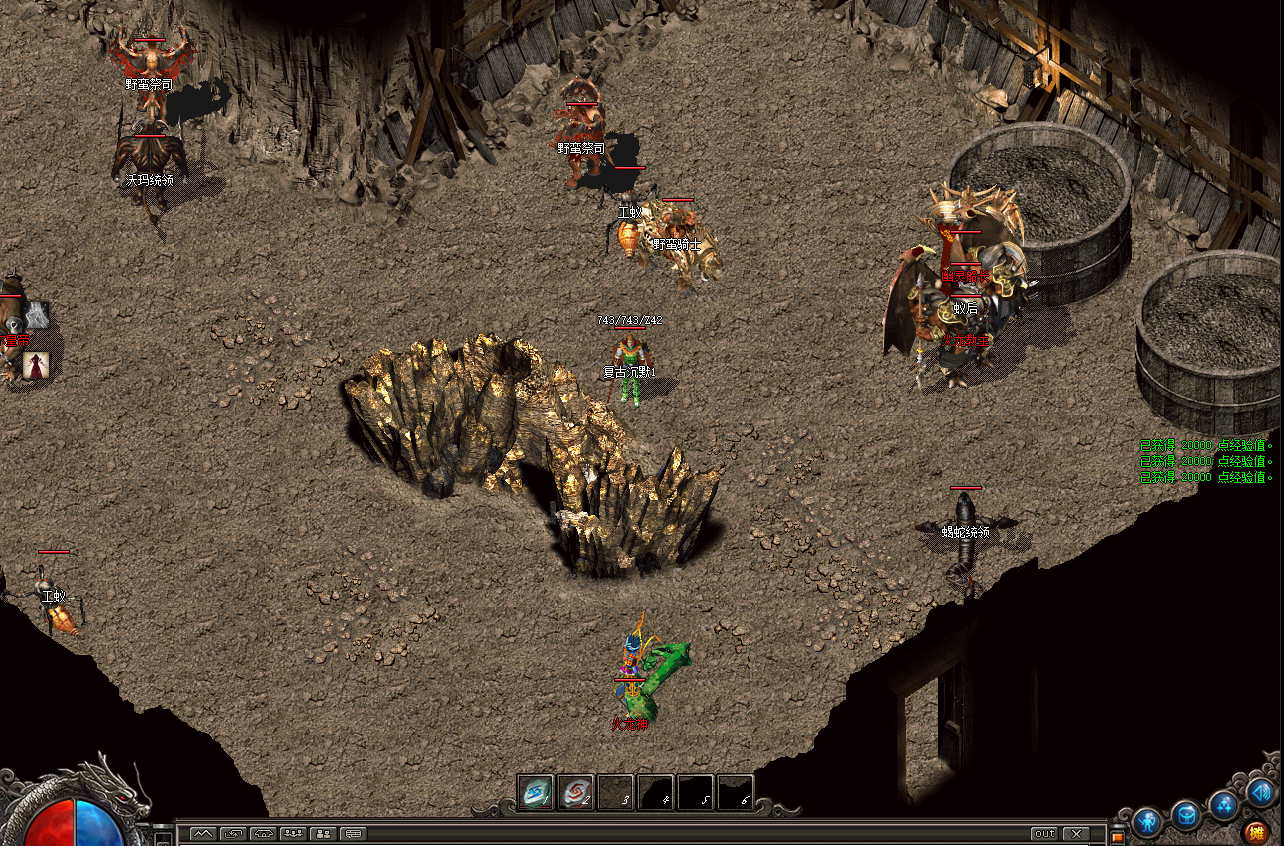
Task: Select the grey misty buff icon
Action: 37,315
